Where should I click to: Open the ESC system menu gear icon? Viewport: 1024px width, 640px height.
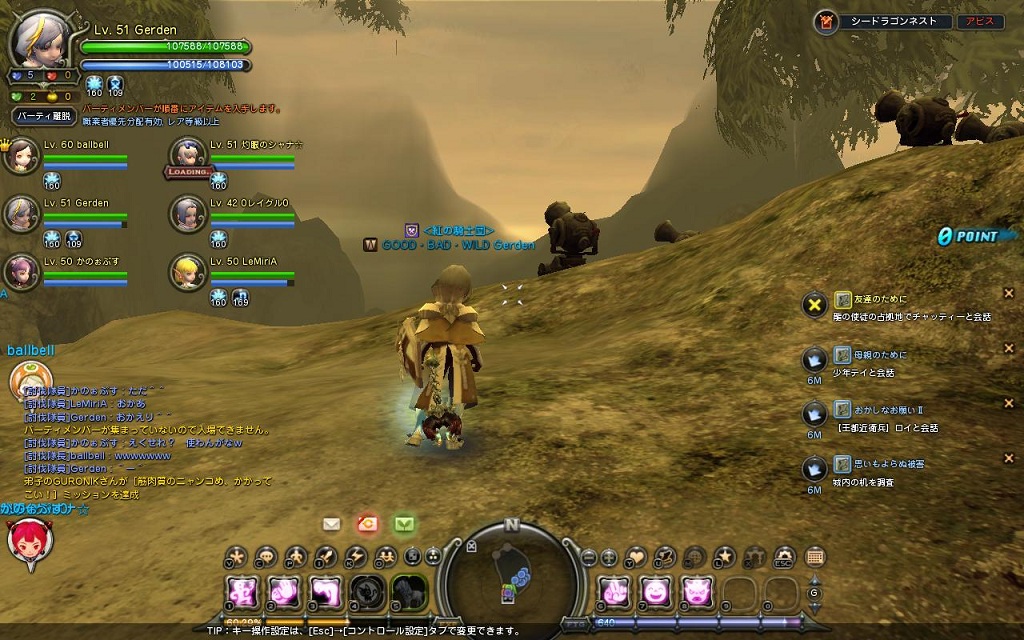[784, 557]
